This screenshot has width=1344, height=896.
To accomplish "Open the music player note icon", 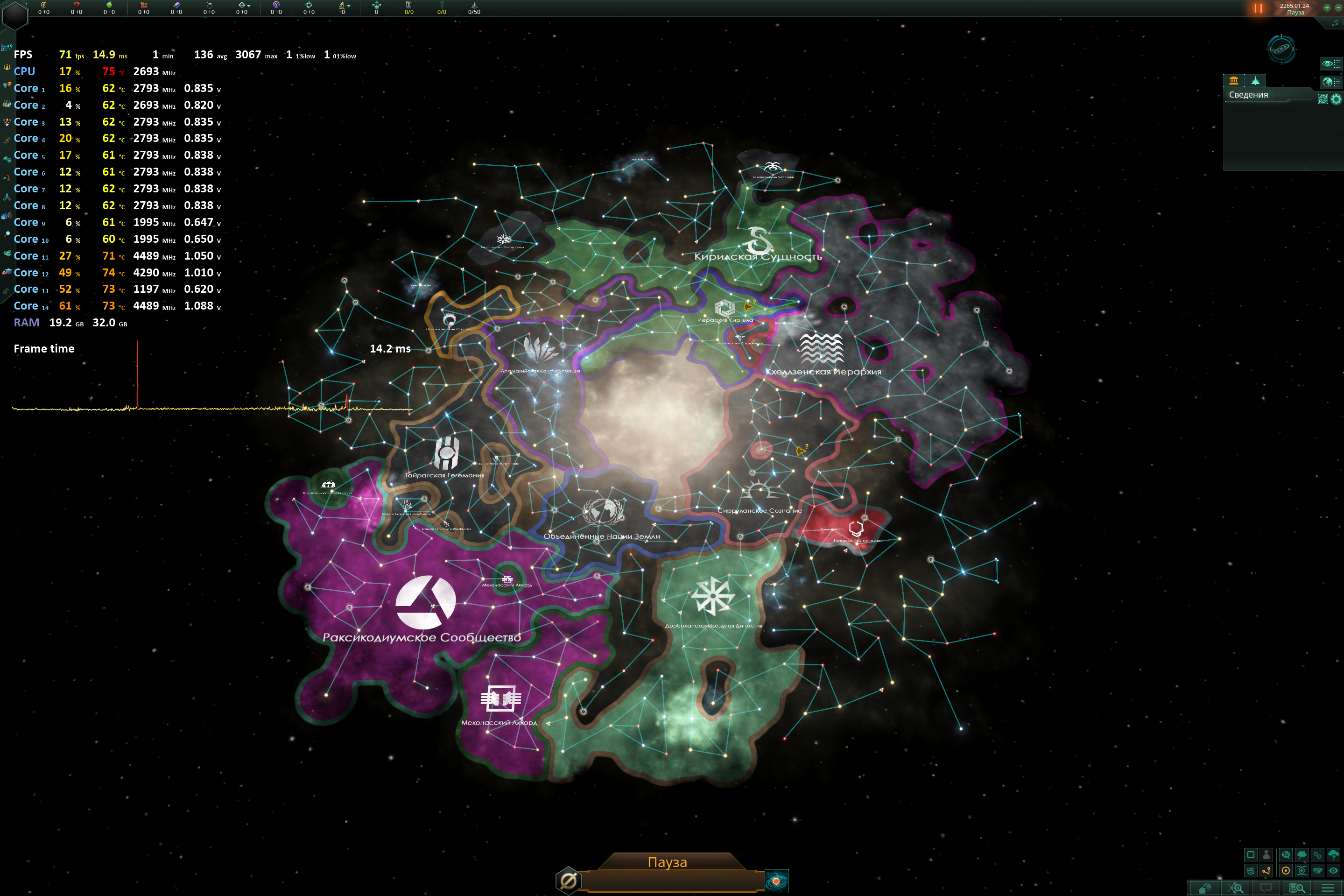I will 1335,23.
